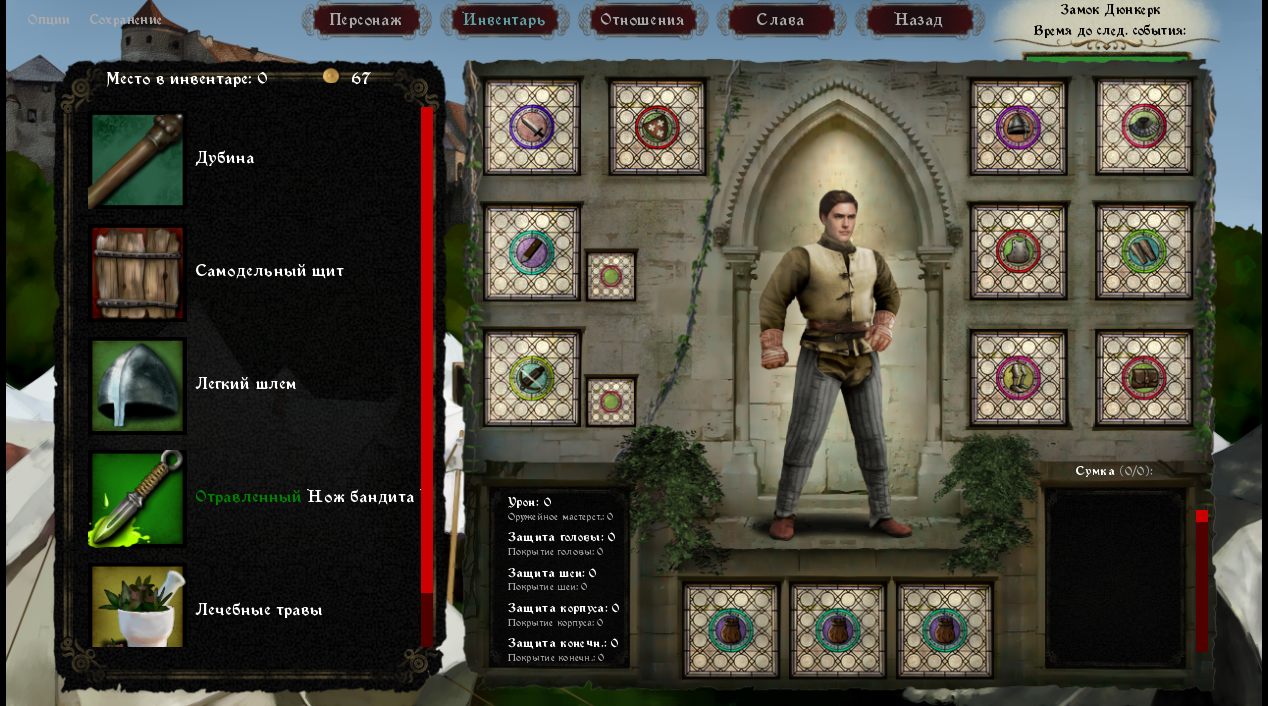Select the body armor equipment slot
The height and width of the screenshot is (706, 1268).
pyautogui.click(x=1018, y=251)
